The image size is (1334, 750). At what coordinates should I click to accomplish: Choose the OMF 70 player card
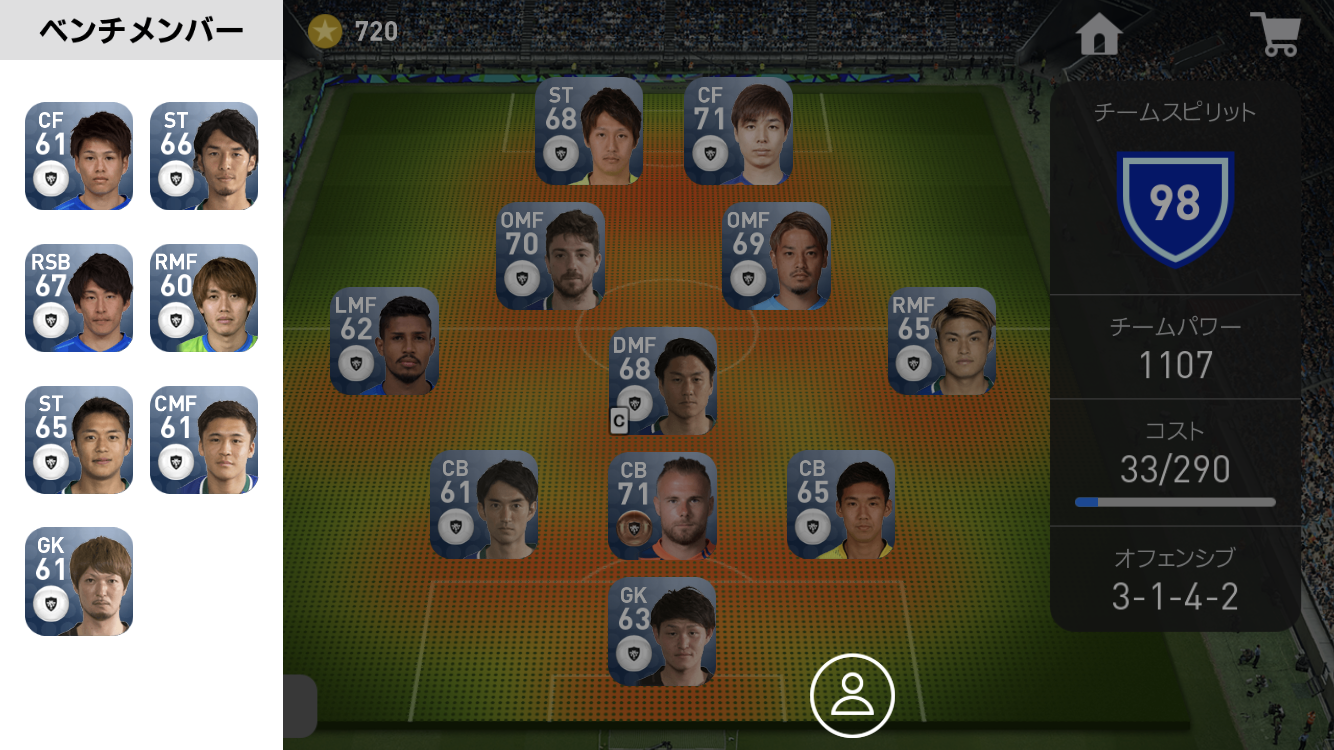click(550, 256)
